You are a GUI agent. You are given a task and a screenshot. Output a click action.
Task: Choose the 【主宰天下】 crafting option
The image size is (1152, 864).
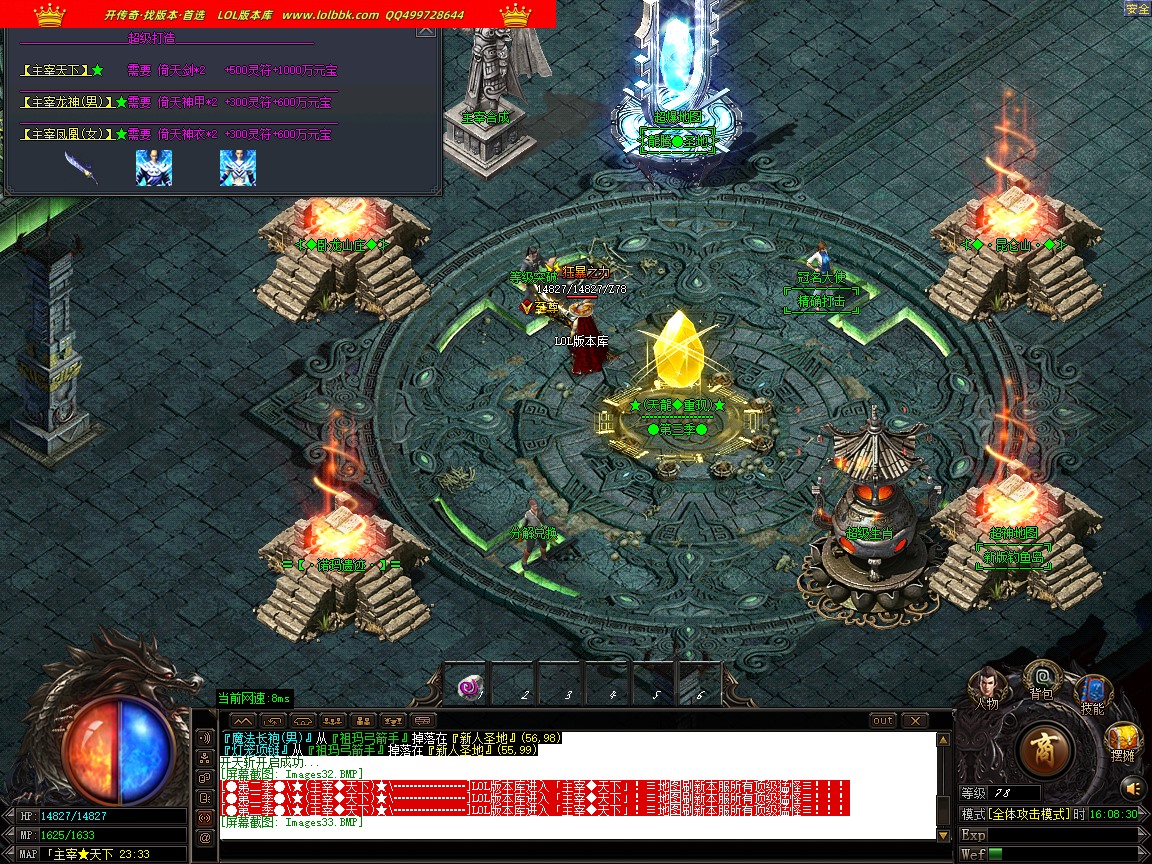[62, 71]
